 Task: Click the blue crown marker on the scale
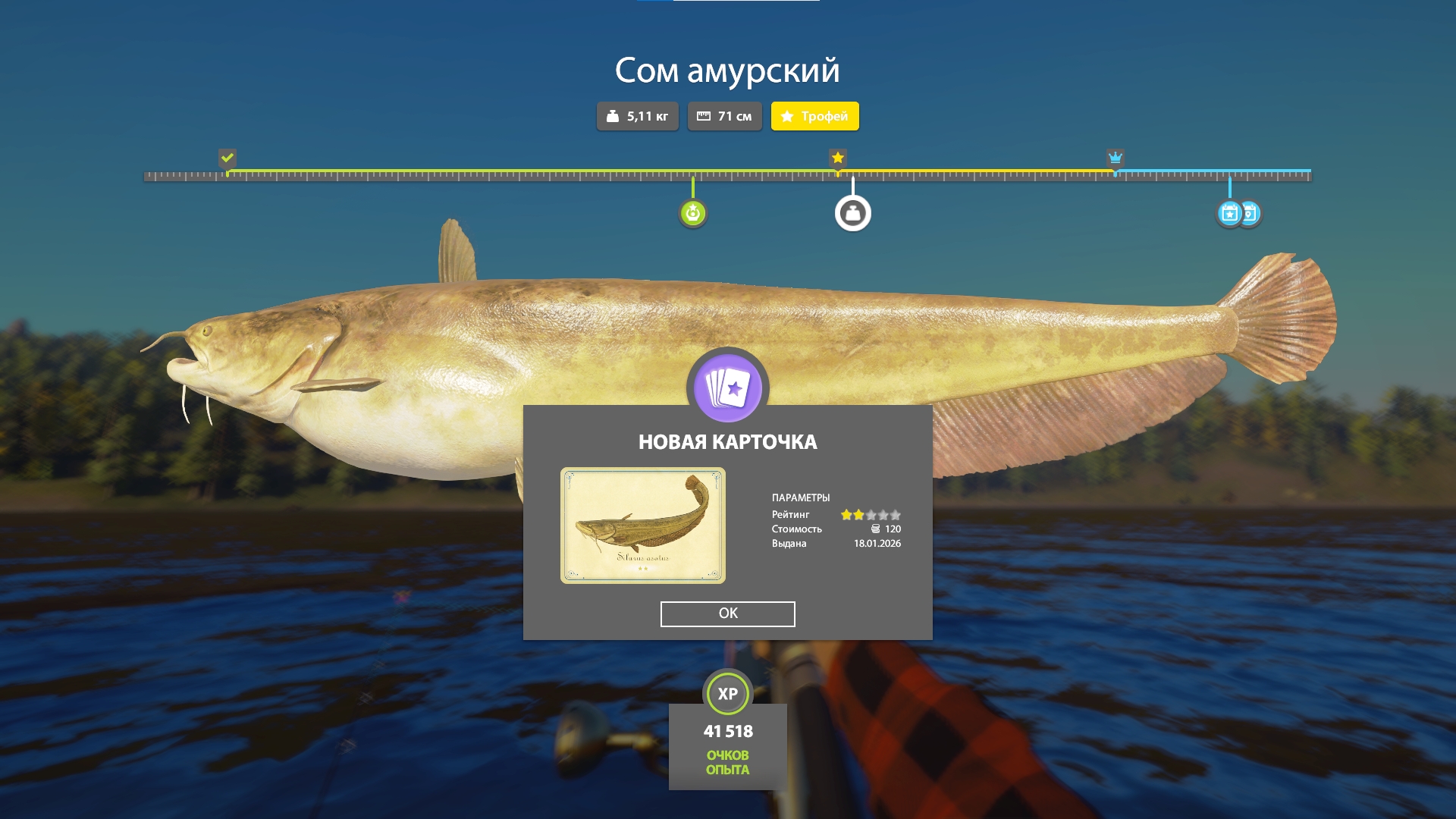point(1115,158)
